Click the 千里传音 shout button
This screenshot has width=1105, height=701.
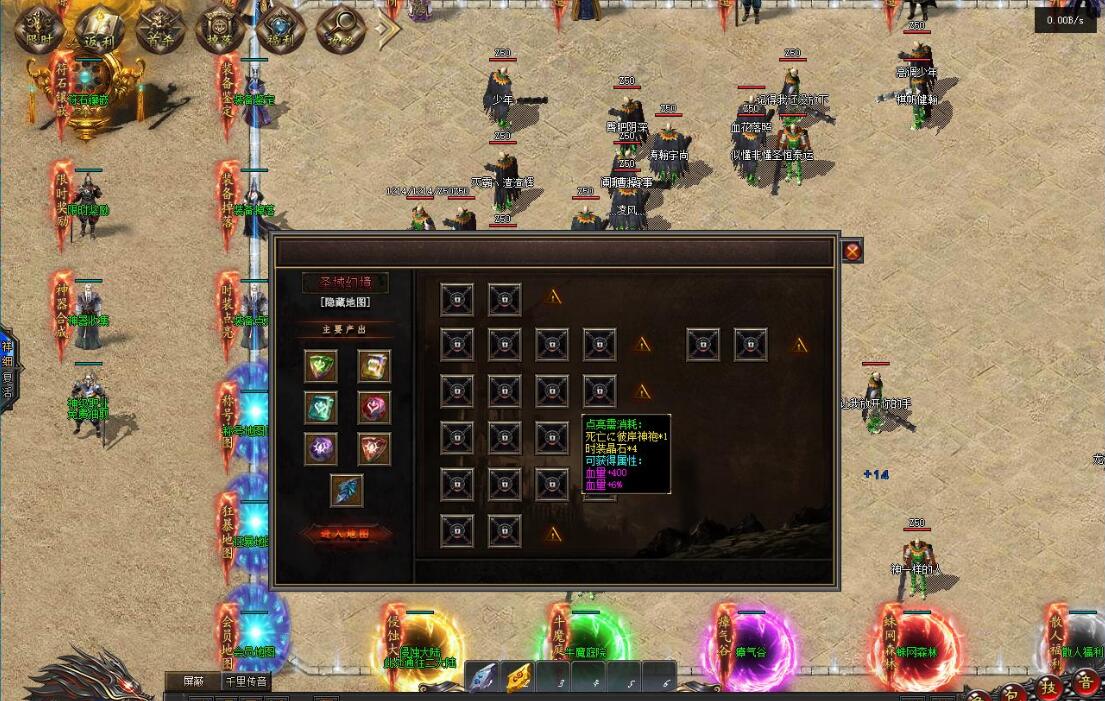point(246,681)
